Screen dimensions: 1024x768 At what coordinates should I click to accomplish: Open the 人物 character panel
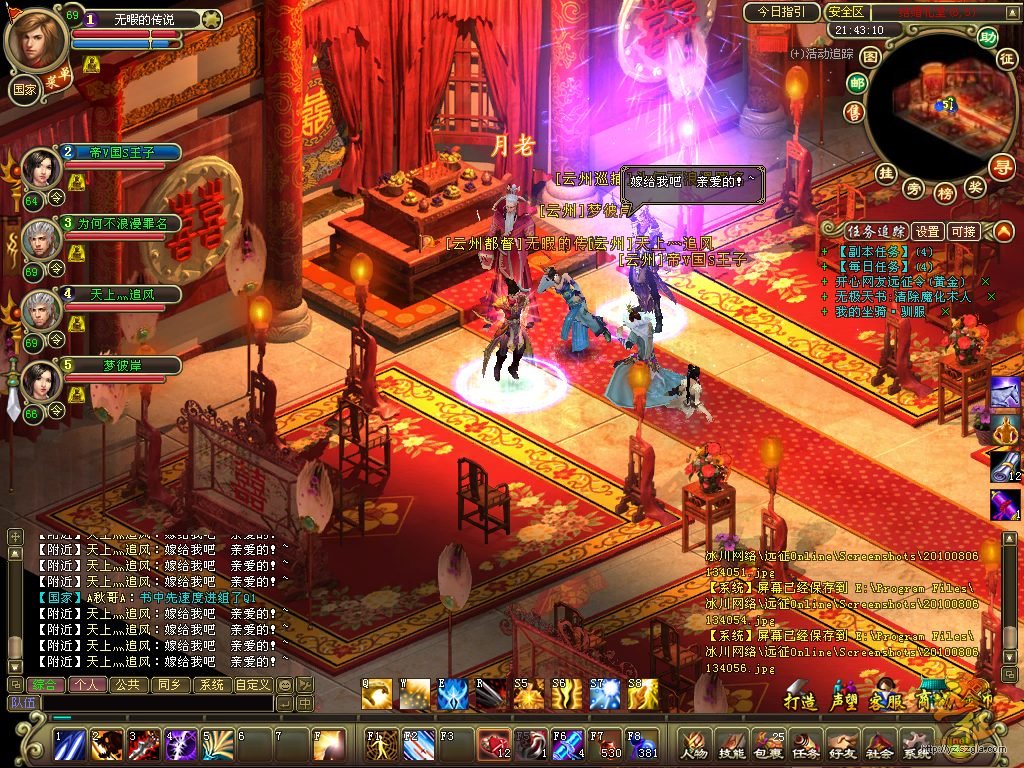(694, 743)
